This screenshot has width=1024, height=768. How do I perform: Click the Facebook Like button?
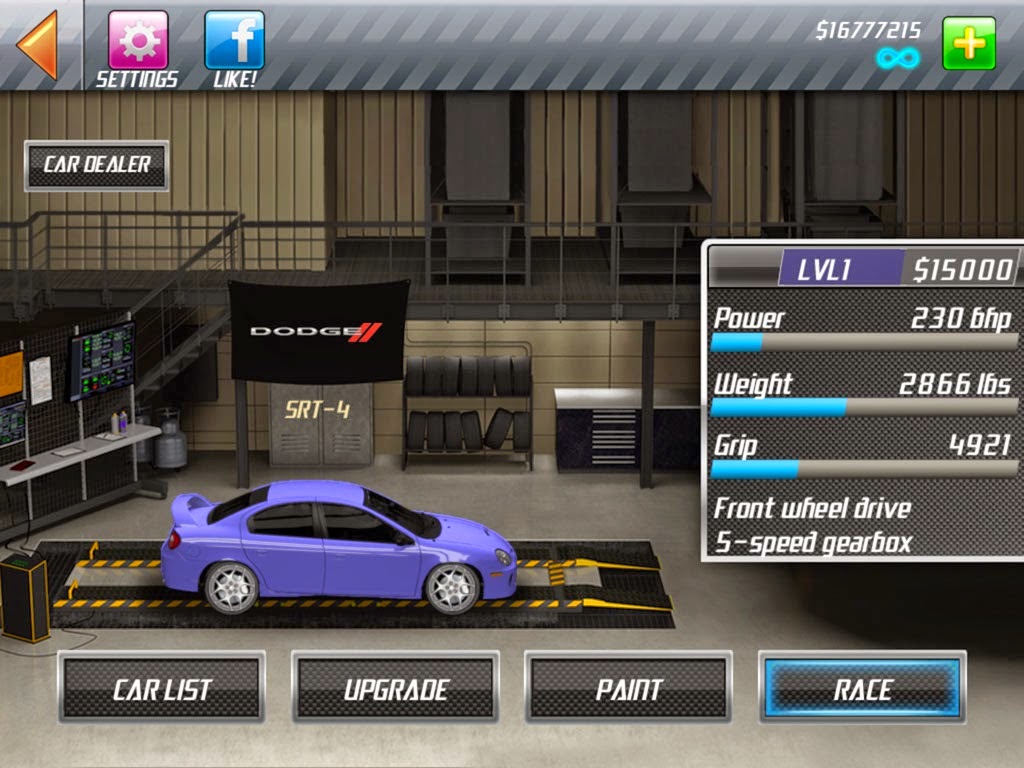tap(234, 41)
